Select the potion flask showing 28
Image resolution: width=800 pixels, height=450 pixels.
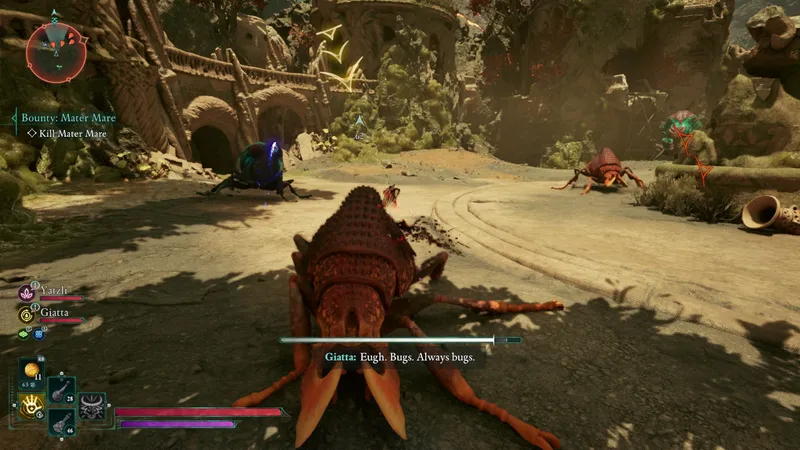[x=61, y=391]
